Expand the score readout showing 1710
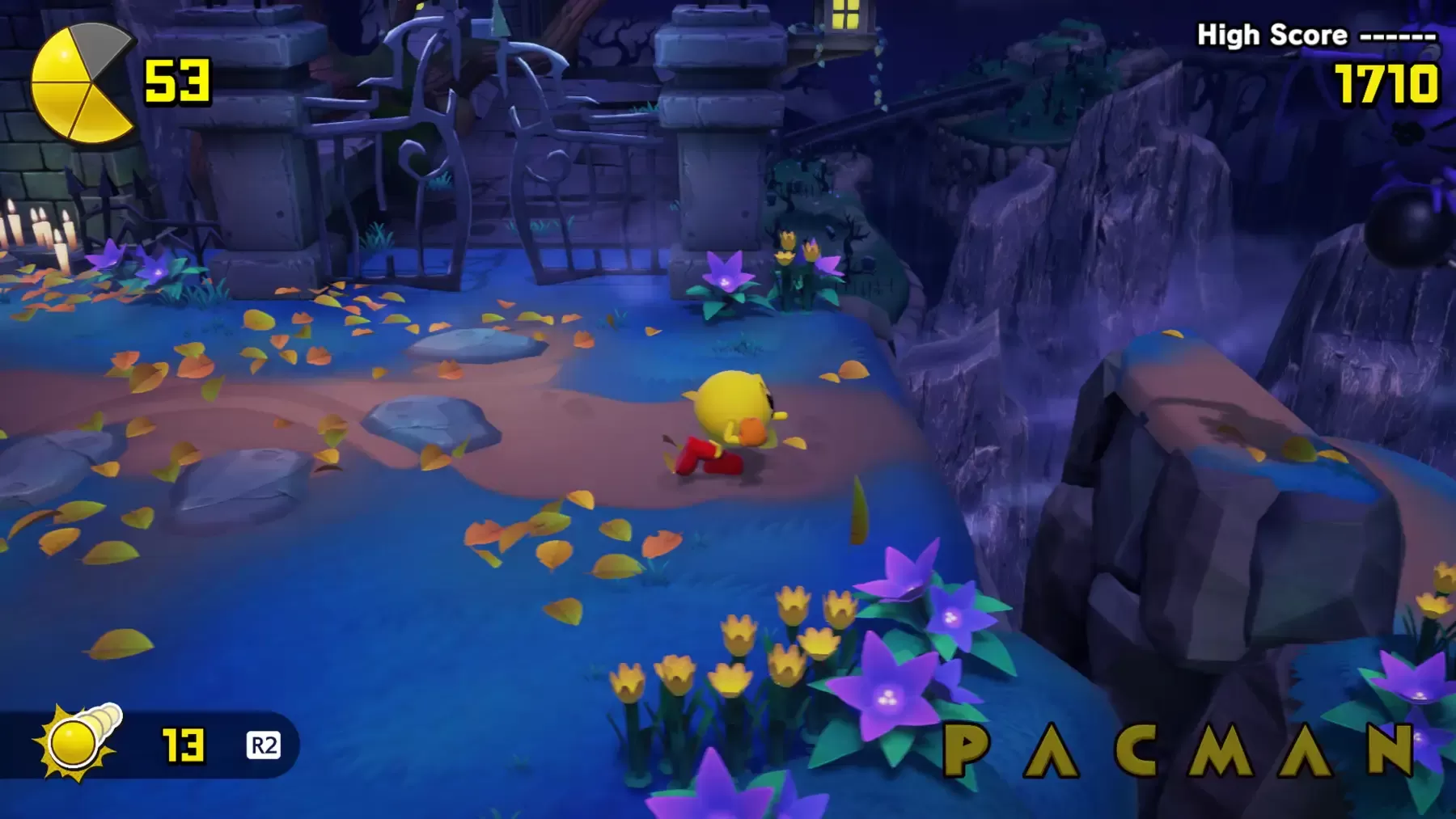The height and width of the screenshot is (819, 1456). [x=1383, y=83]
